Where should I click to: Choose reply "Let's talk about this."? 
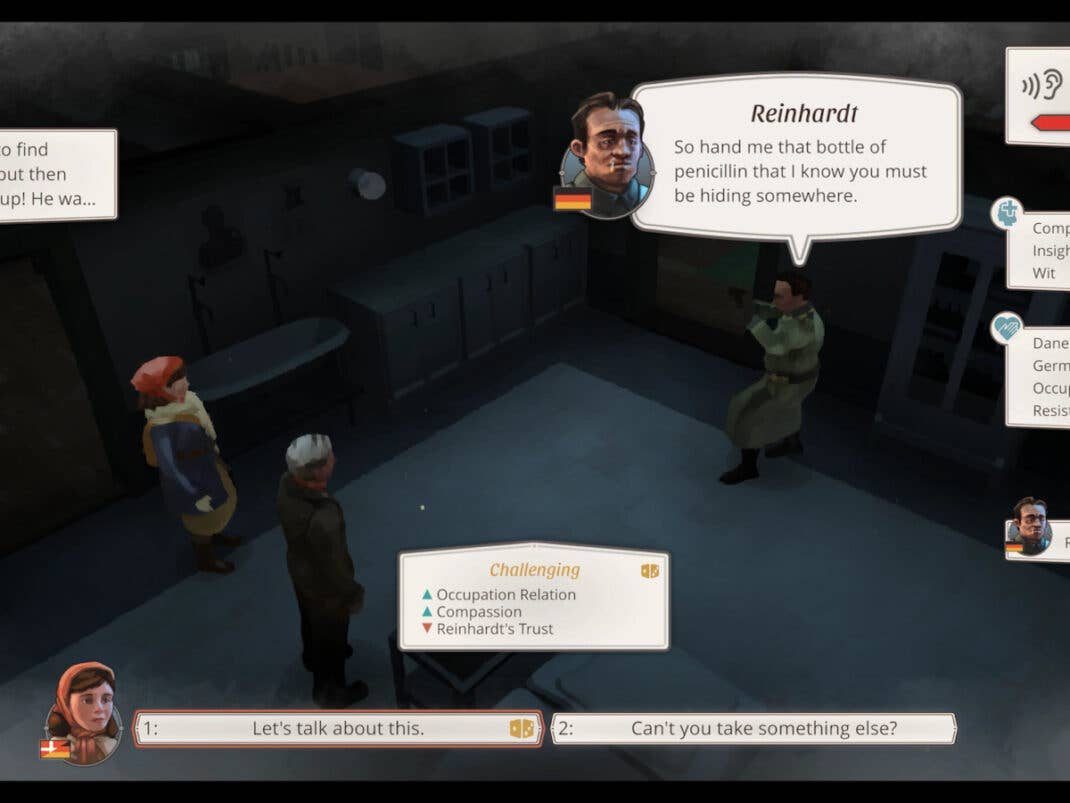click(x=338, y=728)
